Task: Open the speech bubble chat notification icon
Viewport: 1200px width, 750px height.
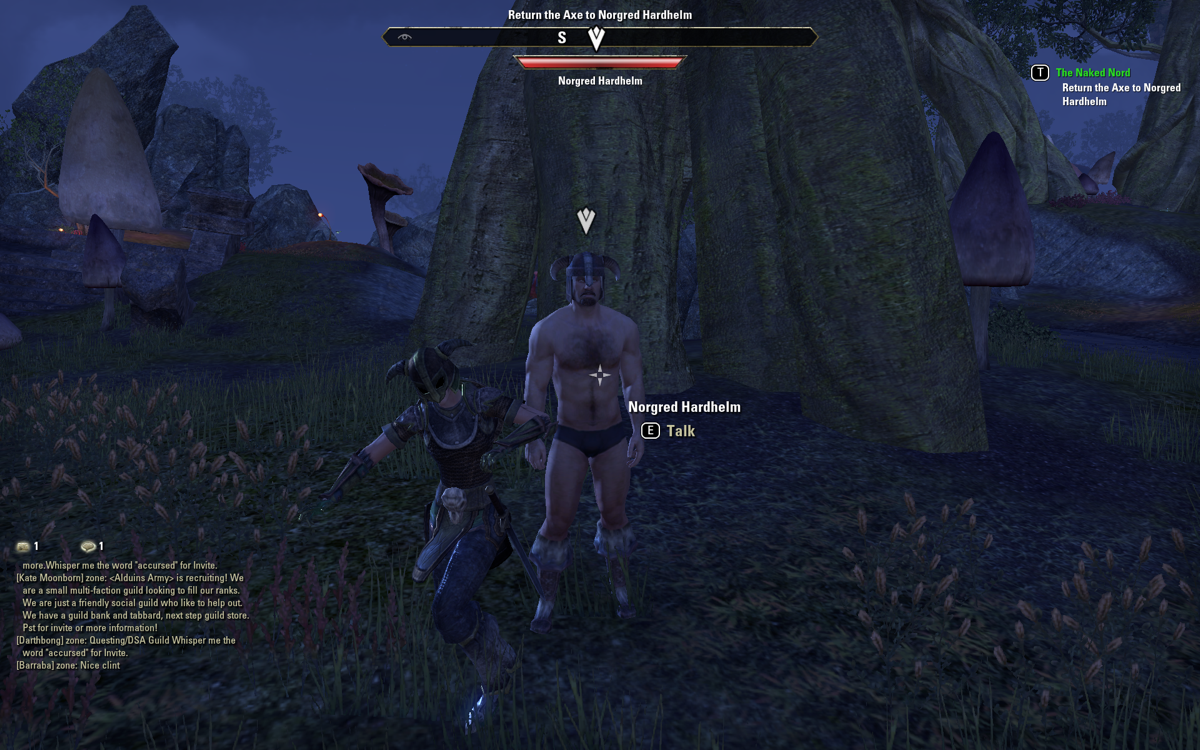Action: point(88,547)
